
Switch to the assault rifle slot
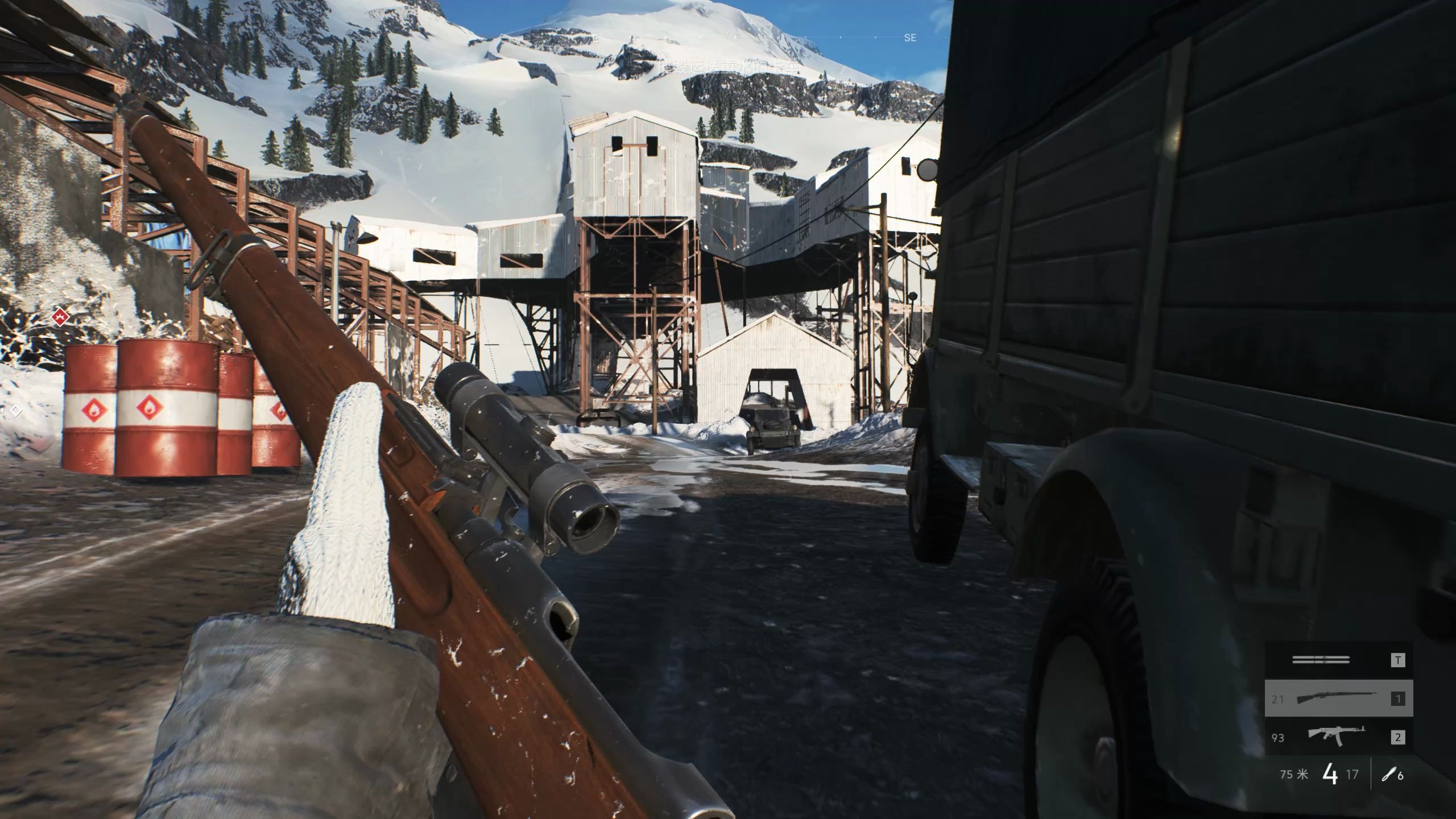click(1338, 737)
